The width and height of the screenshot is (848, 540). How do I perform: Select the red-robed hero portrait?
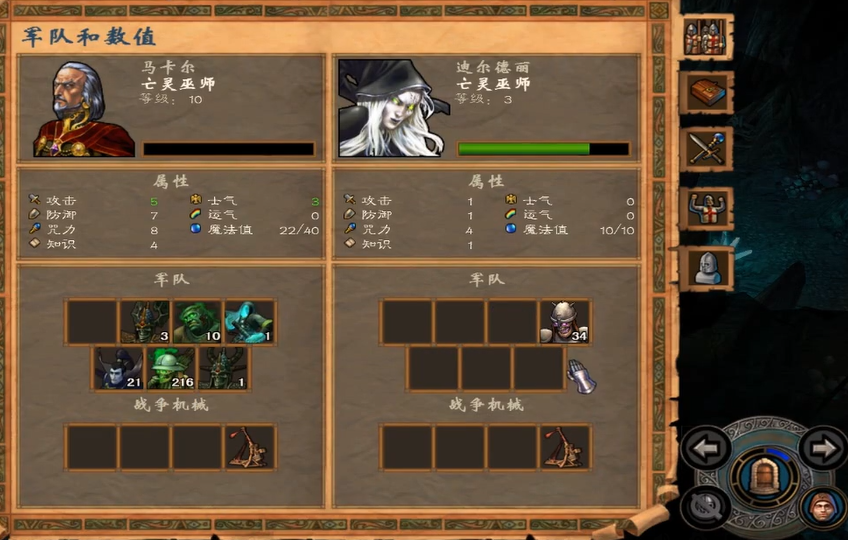pyautogui.click(x=84, y=108)
